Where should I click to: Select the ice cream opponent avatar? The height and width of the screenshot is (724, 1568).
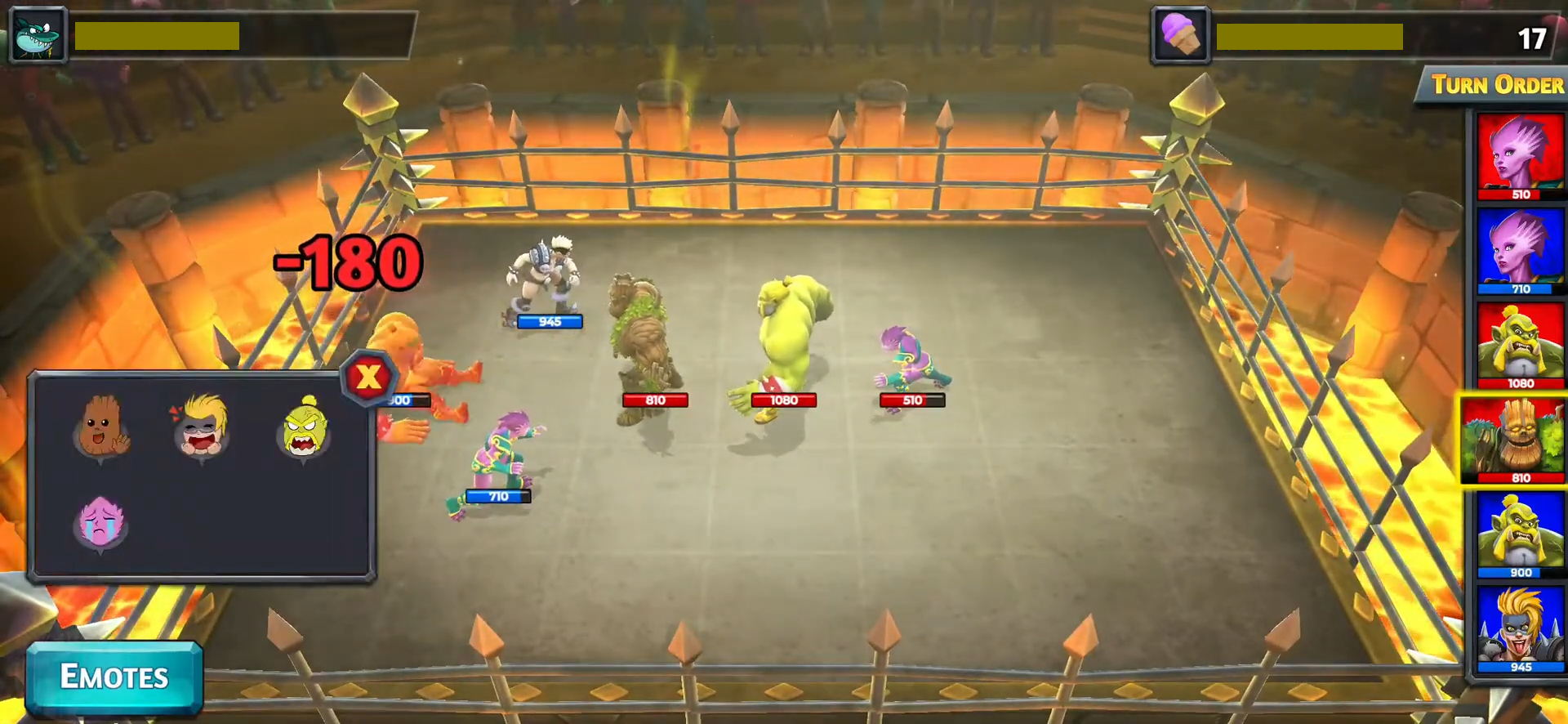(1180, 35)
